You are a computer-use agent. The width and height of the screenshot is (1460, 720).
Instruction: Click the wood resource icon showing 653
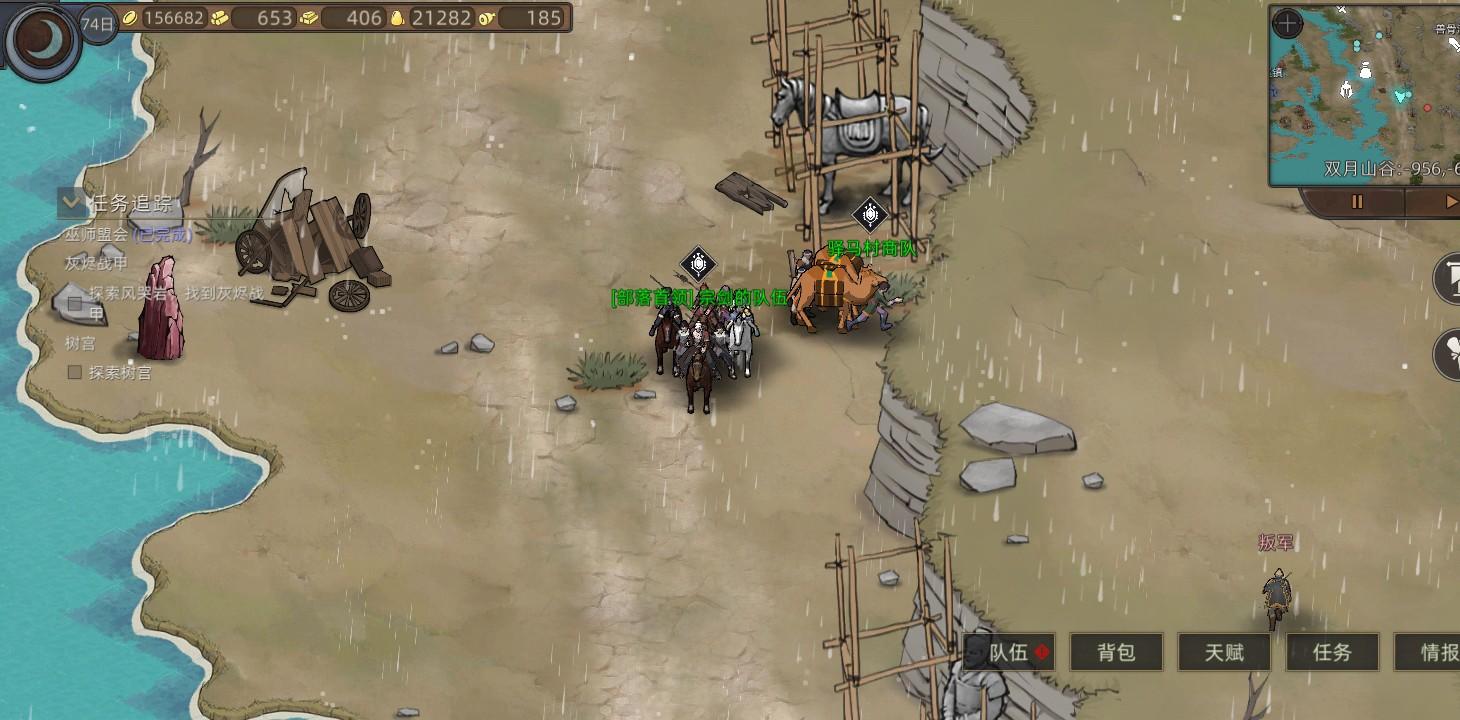(x=218, y=18)
